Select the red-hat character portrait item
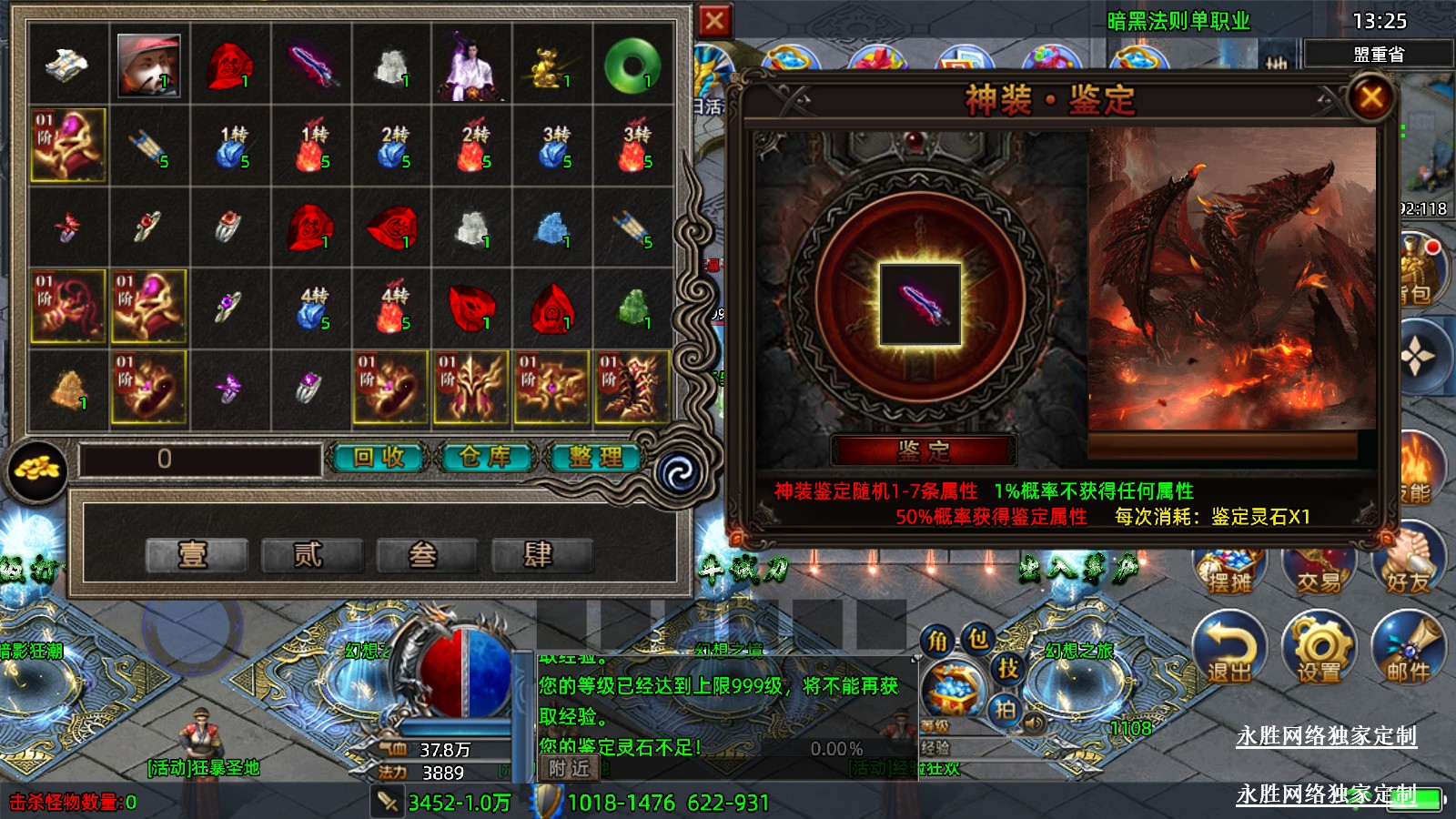The height and width of the screenshot is (819, 1456). pyautogui.click(x=148, y=65)
